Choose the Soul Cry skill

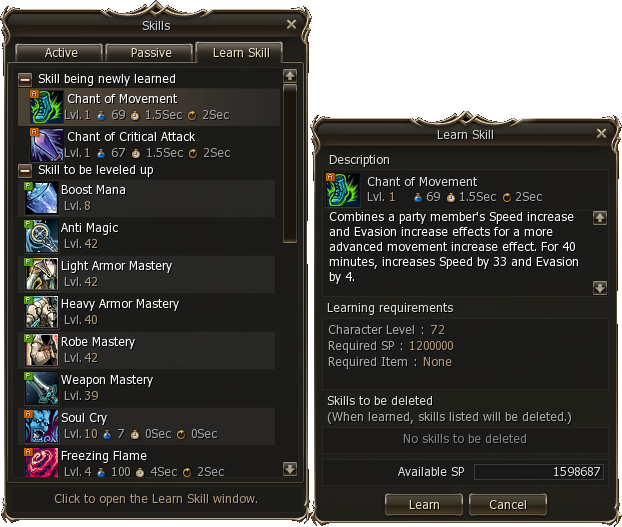click(150, 425)
